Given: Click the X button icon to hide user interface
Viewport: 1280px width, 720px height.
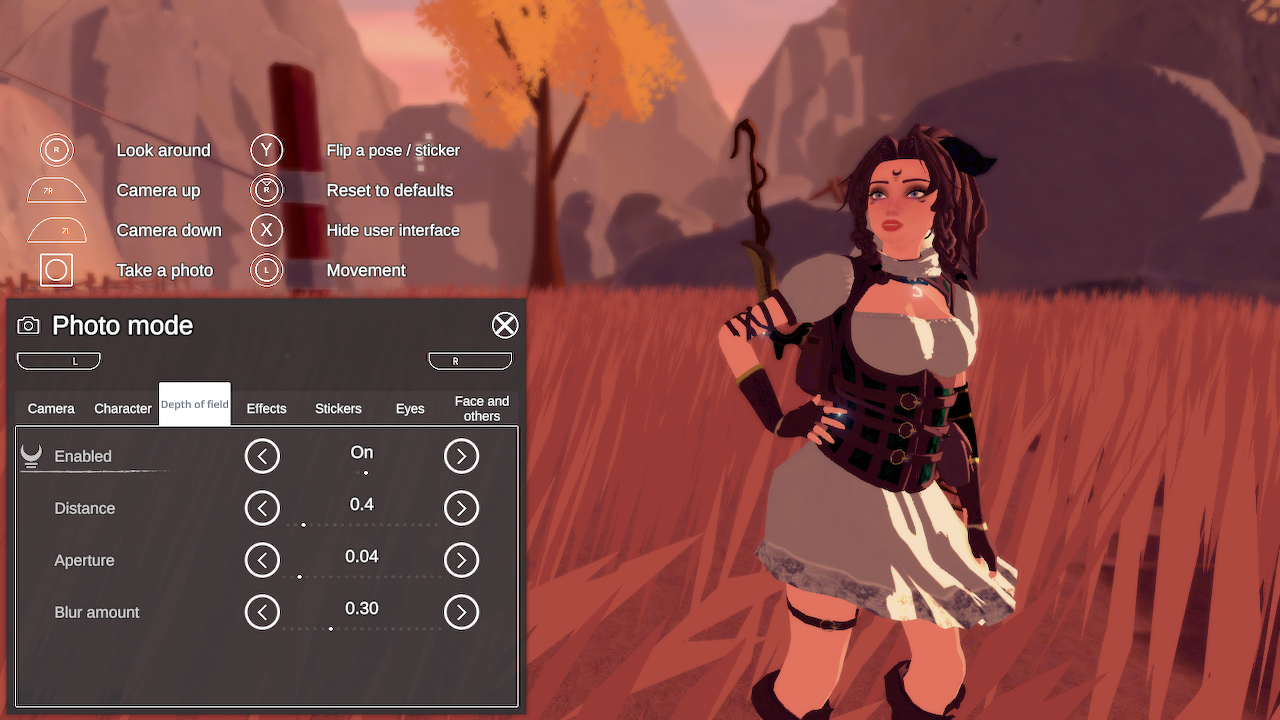Looking at the screenshot, I should coord(267,230).
